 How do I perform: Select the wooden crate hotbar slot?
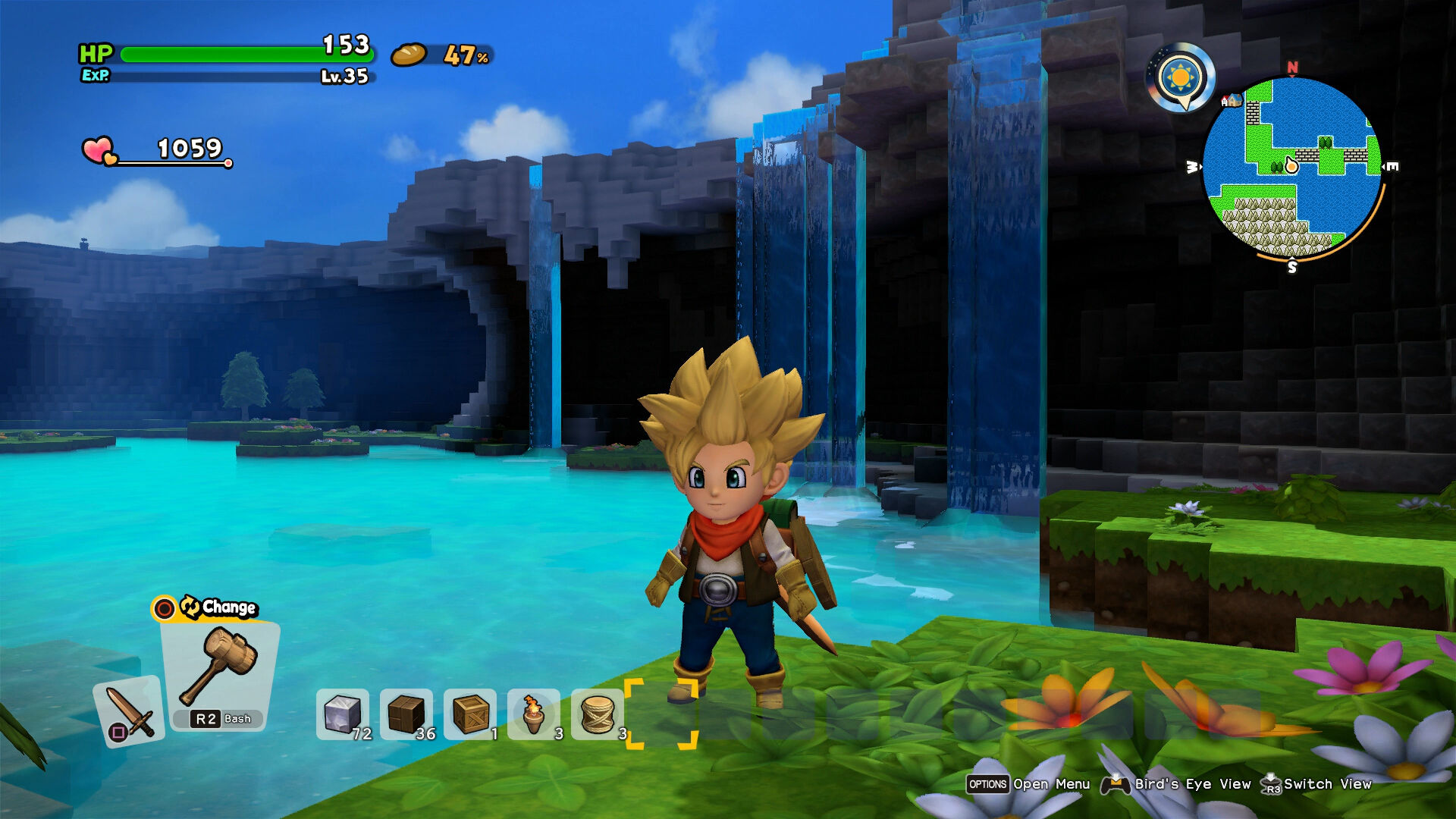coord(470,714)
